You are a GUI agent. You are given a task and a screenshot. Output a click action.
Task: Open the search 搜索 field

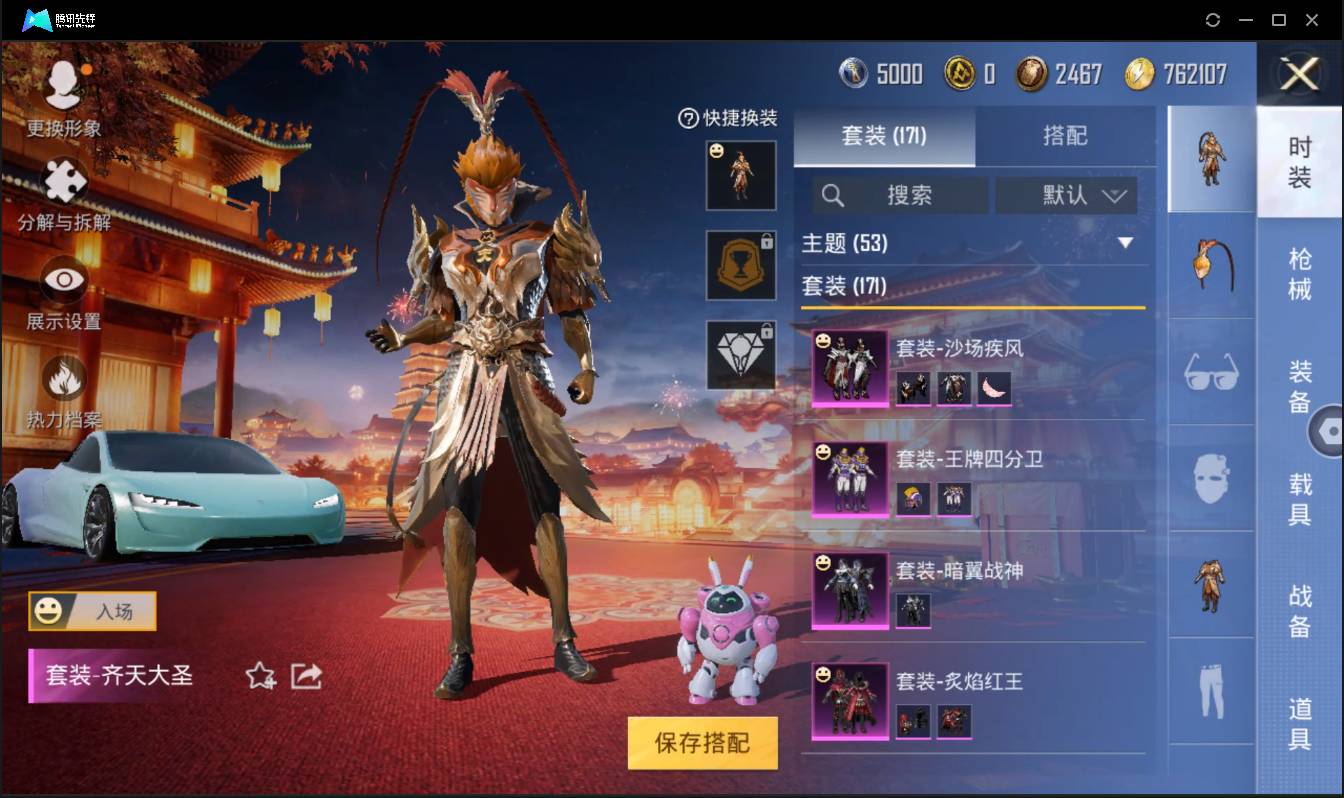point(900,195)
